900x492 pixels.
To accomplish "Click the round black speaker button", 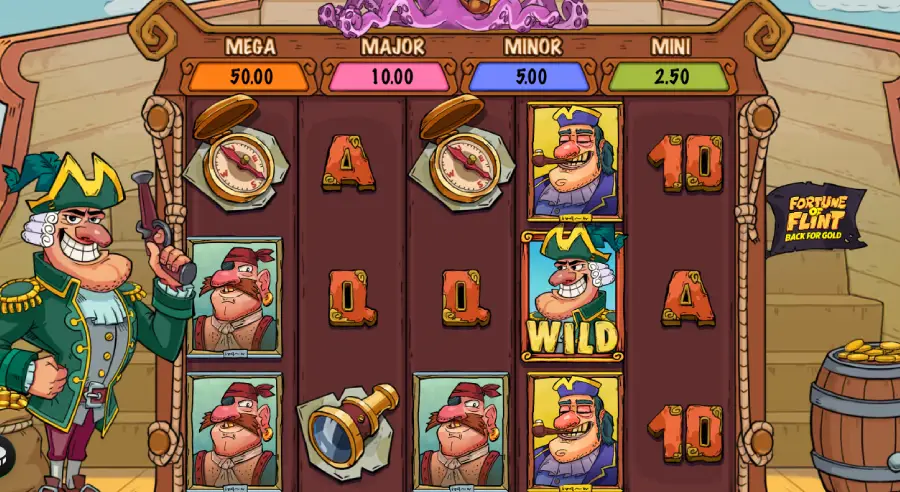I will [x=5, y=452].
